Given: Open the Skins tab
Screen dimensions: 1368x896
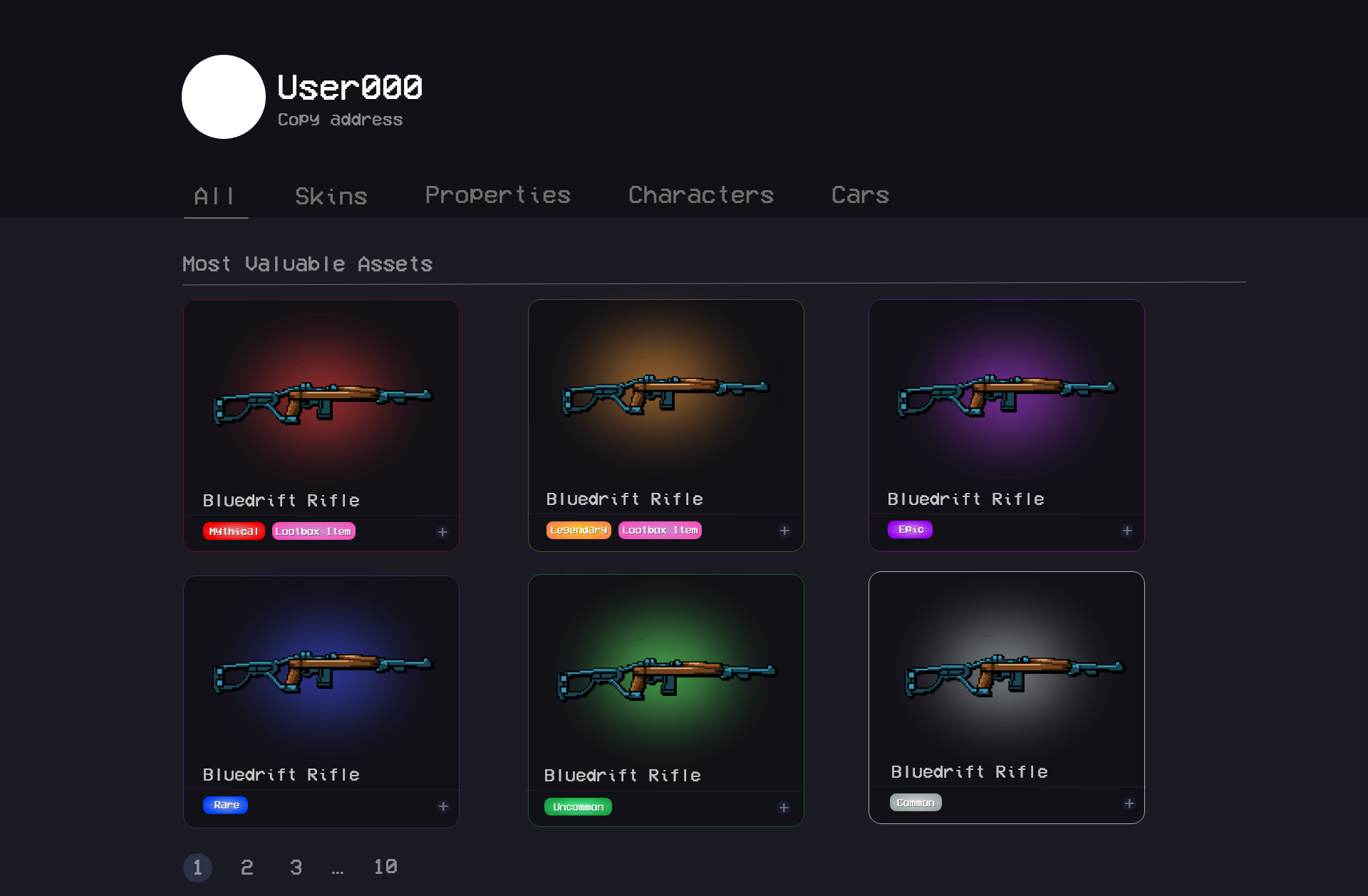Looking at the screenshot, I should 331,196.
